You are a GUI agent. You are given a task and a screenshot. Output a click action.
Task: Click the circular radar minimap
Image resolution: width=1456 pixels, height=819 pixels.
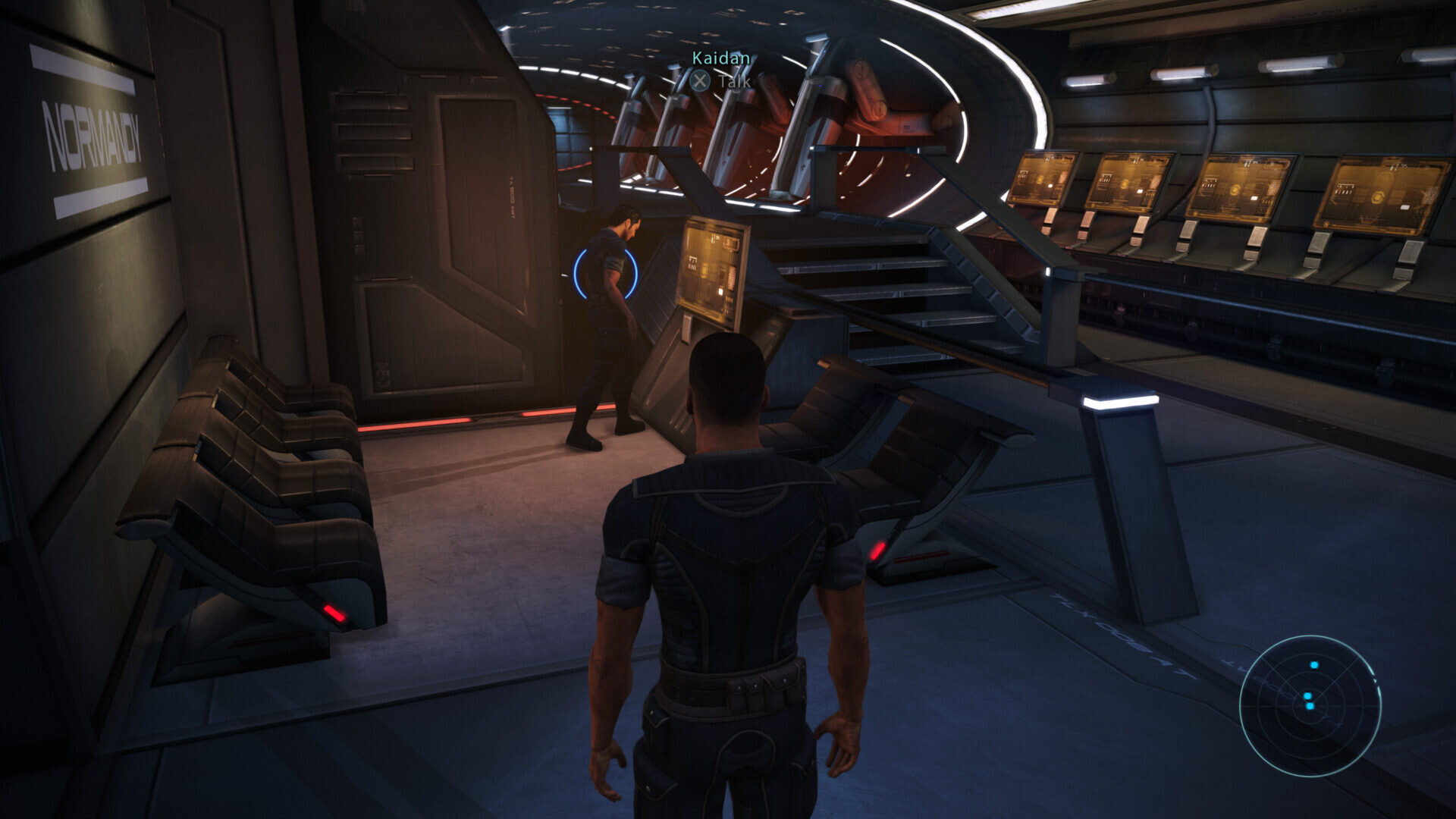(x=1310, y=705)
